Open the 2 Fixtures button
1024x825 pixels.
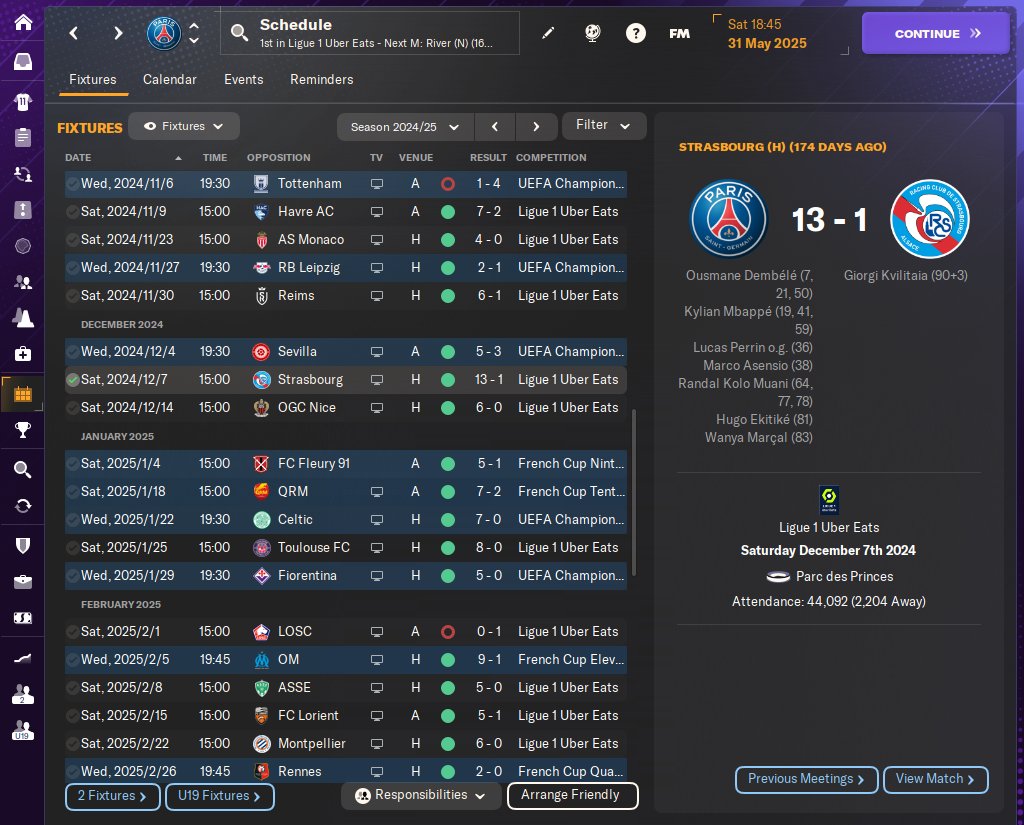[x=112, y=796]
